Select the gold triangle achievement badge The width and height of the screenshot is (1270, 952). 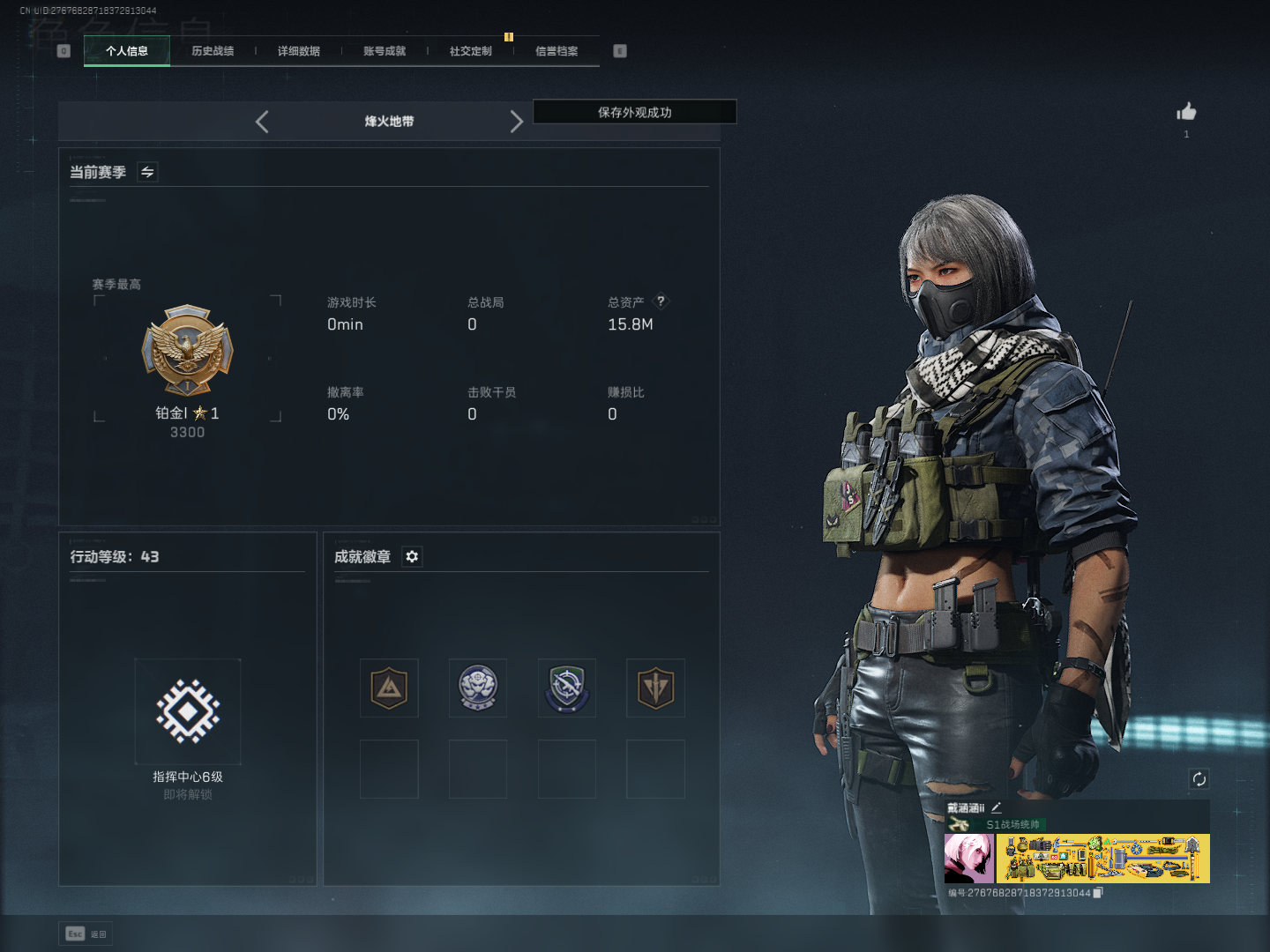pyautogui.click(x=389, y=688)
